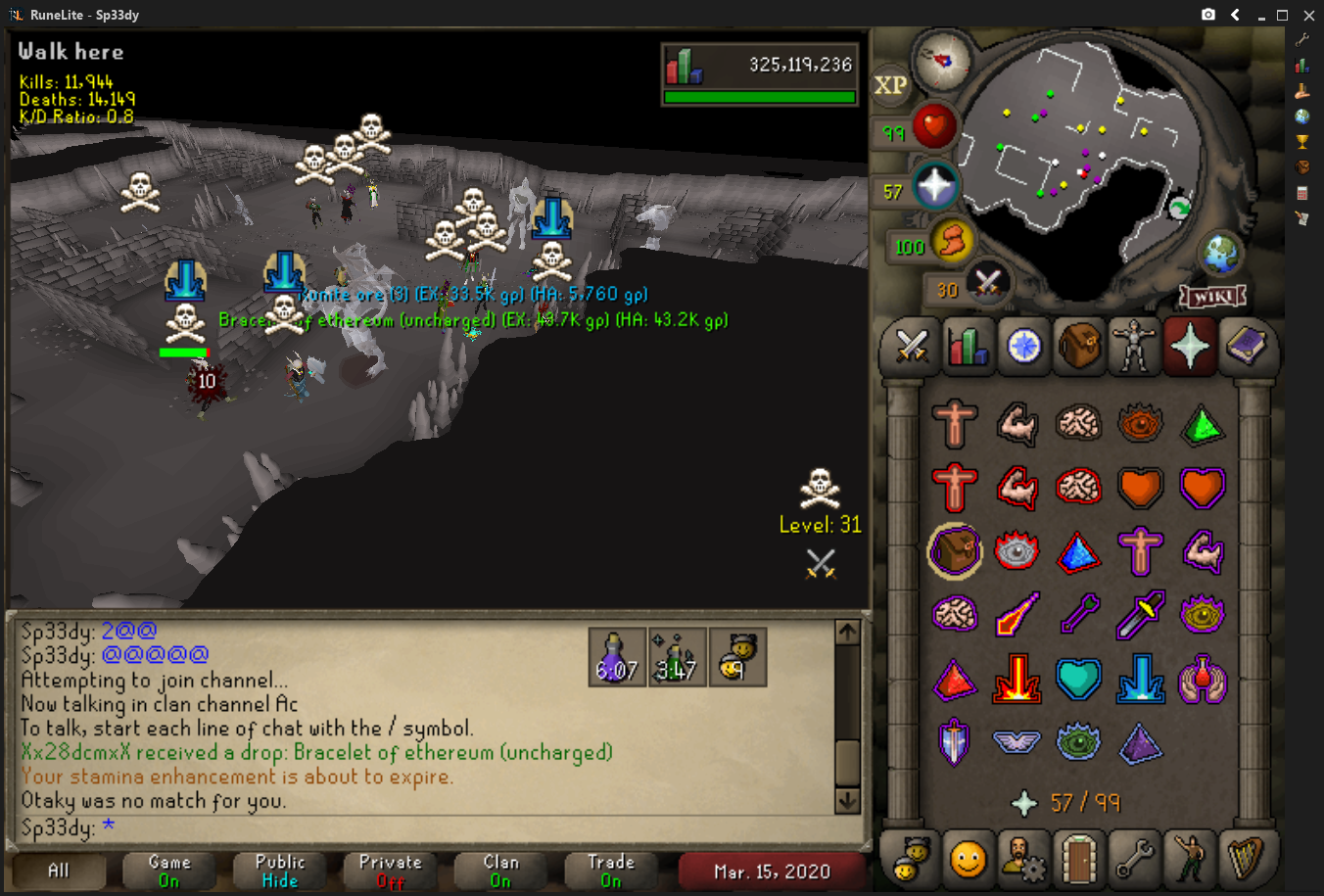This screenshot has height=896, width=1324.
Task: Toggle the Quick Prayers orb
Action: click(x=935, y=186)
